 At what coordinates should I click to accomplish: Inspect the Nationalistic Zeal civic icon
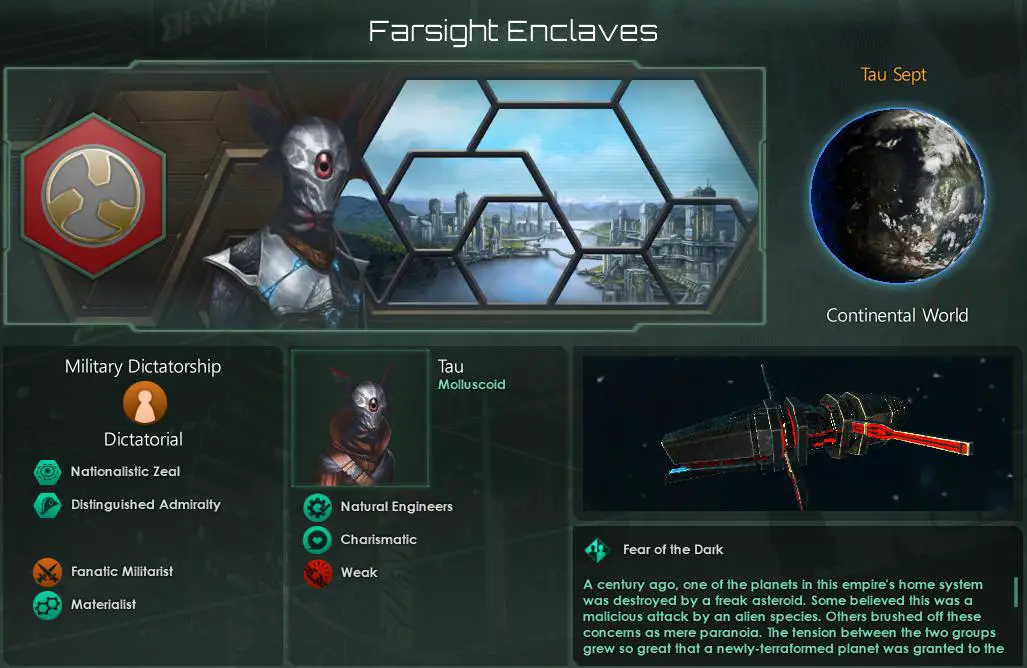point(47,472)
